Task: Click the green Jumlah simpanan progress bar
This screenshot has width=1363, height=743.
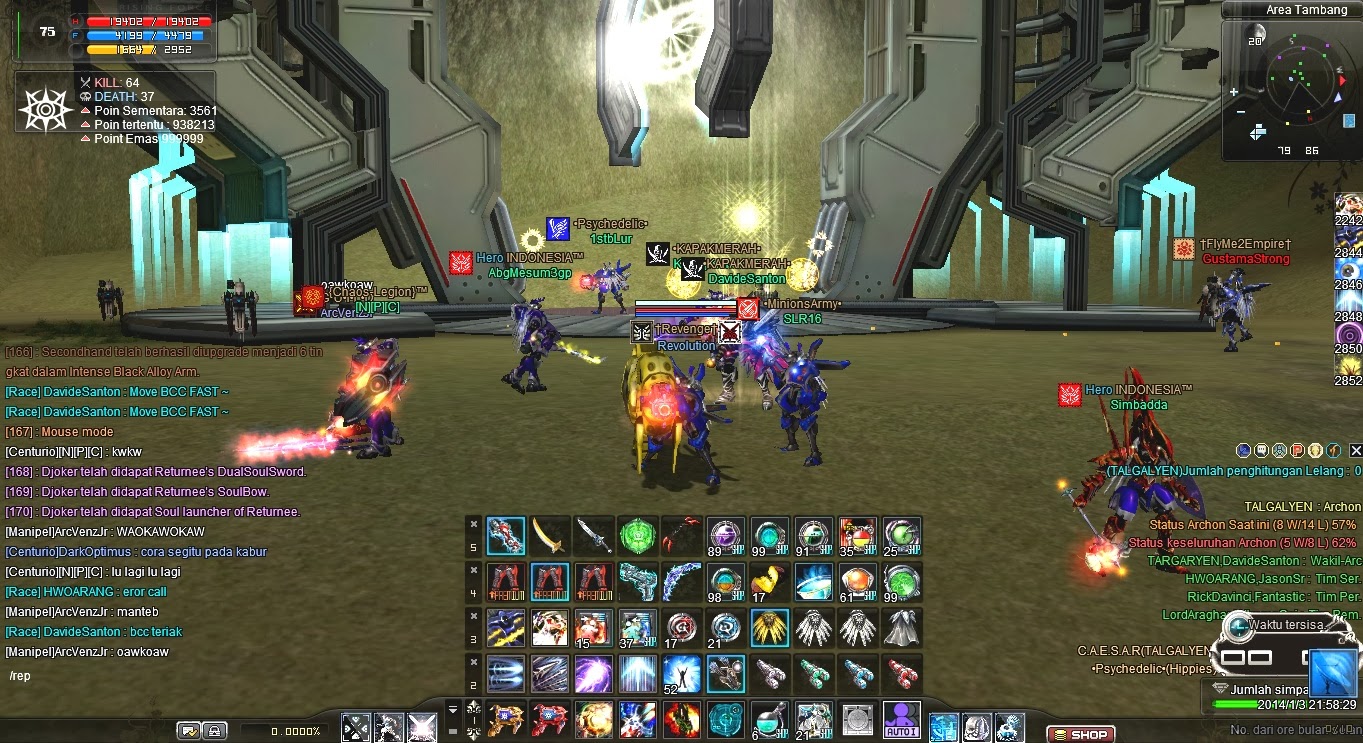Action: click(1236, 704)
